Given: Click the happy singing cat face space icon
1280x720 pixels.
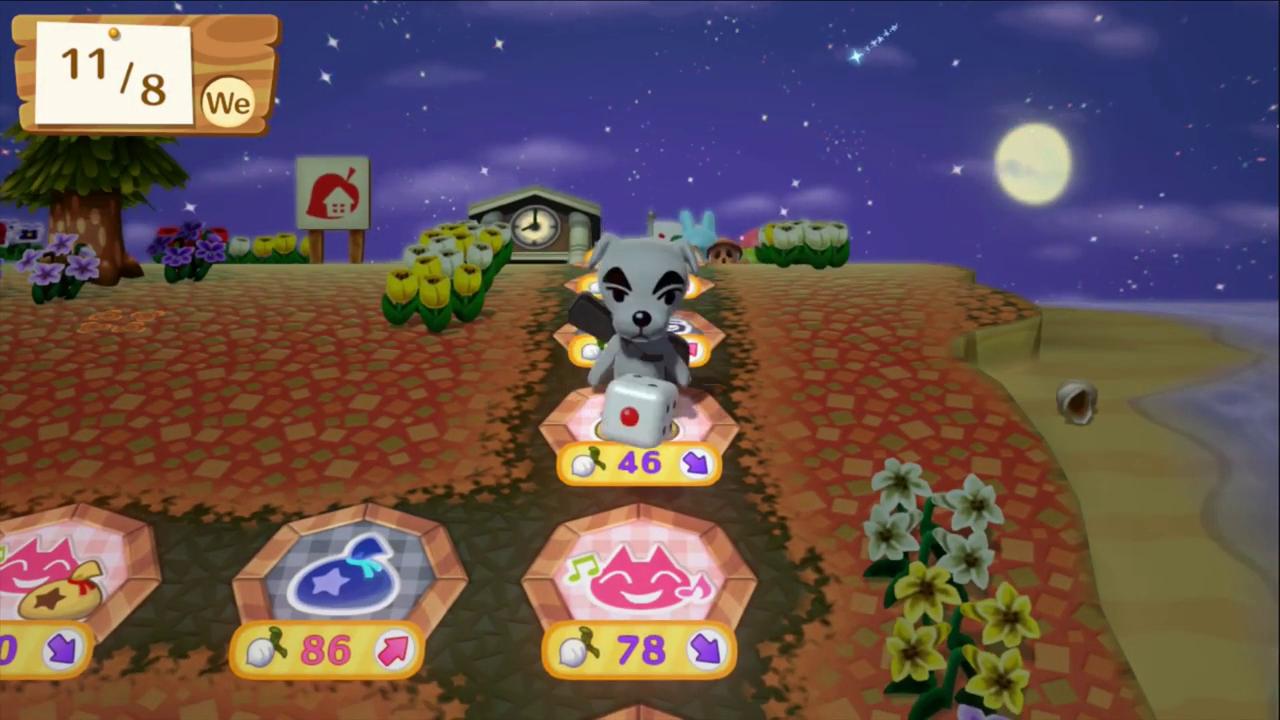Looking at the screenshot, I should pos(640,575).
